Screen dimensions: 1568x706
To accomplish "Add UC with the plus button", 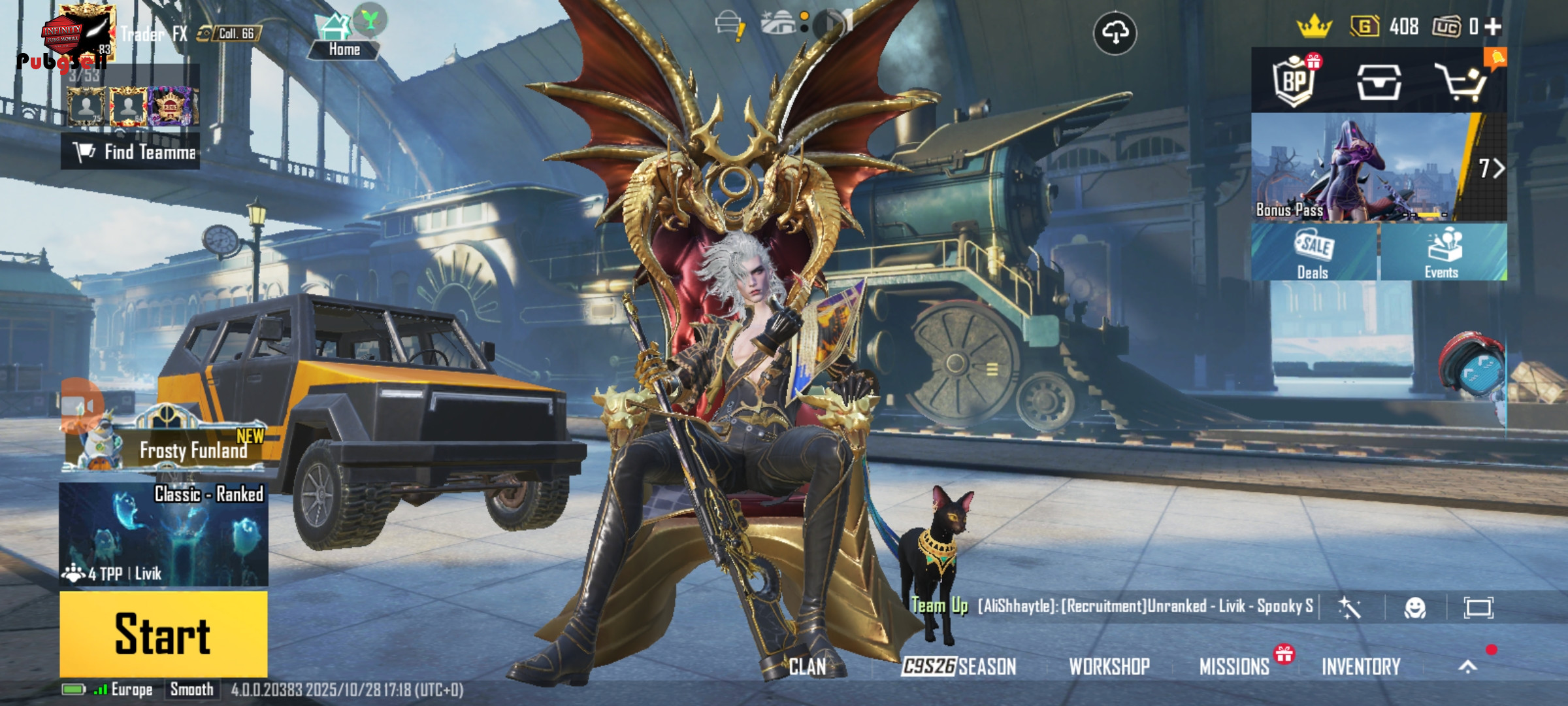I will click(x=1494, y=26).
